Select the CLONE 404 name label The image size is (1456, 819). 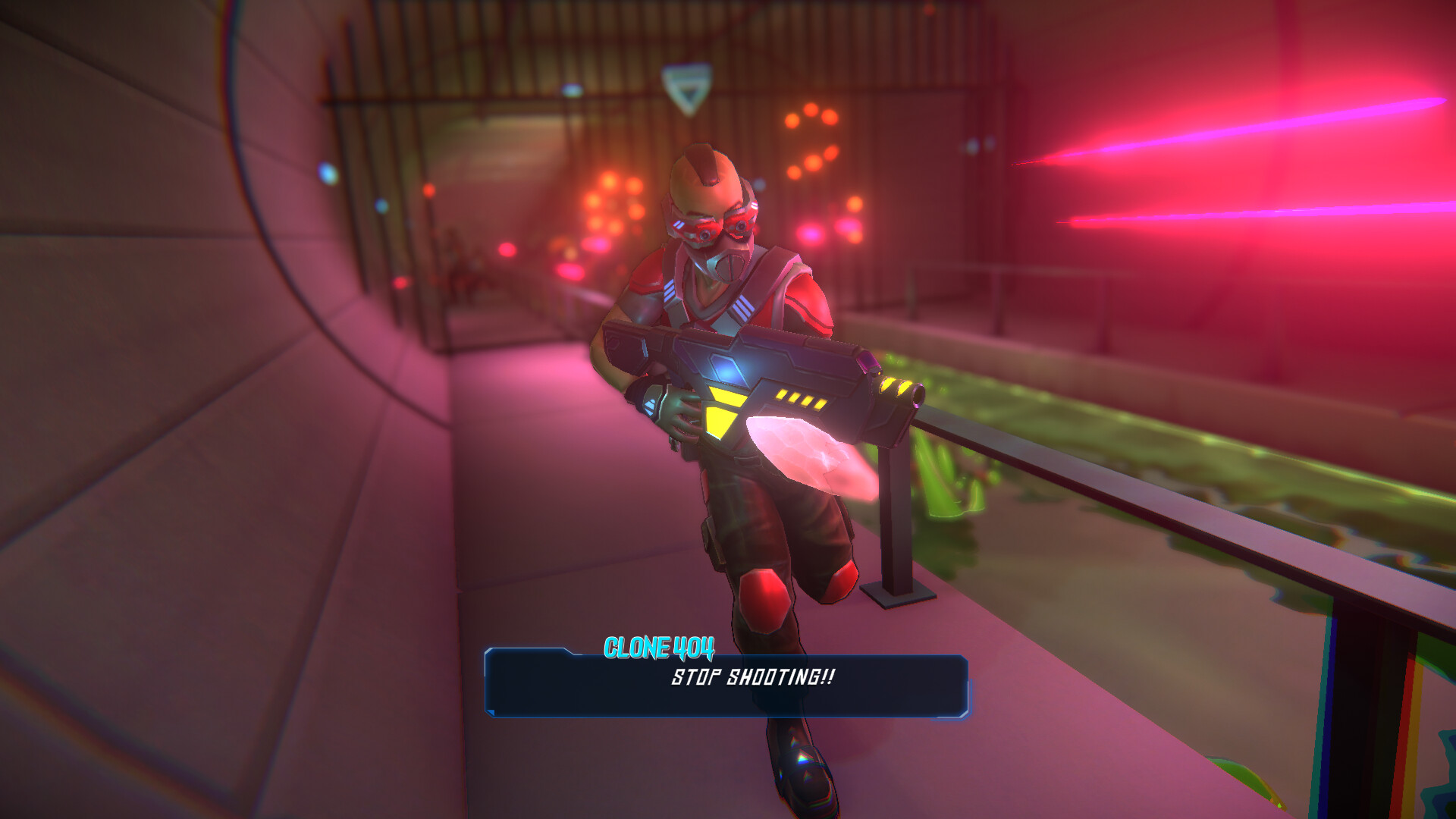pos(658,648)
